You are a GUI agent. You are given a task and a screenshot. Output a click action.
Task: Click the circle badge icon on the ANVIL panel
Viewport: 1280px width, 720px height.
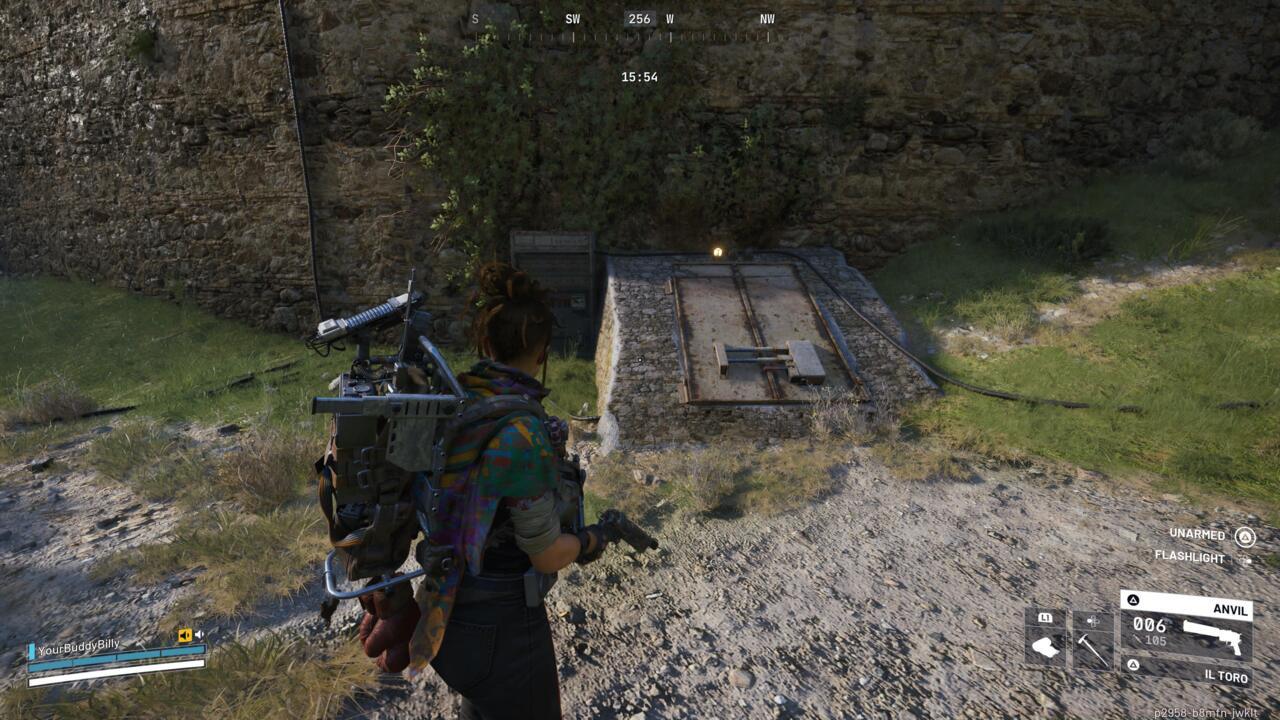pyautogui.click(x=1133, y=599)
